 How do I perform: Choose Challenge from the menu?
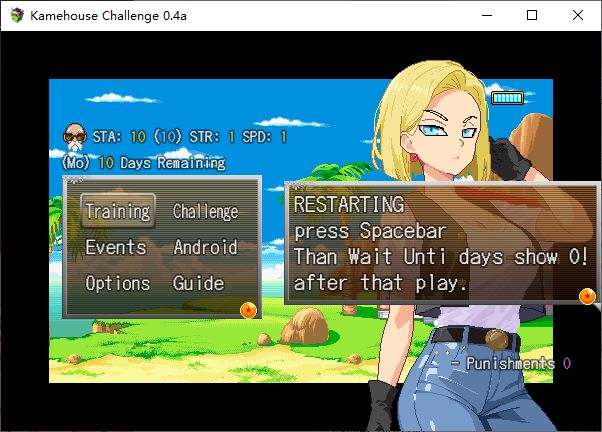point(205,211)
